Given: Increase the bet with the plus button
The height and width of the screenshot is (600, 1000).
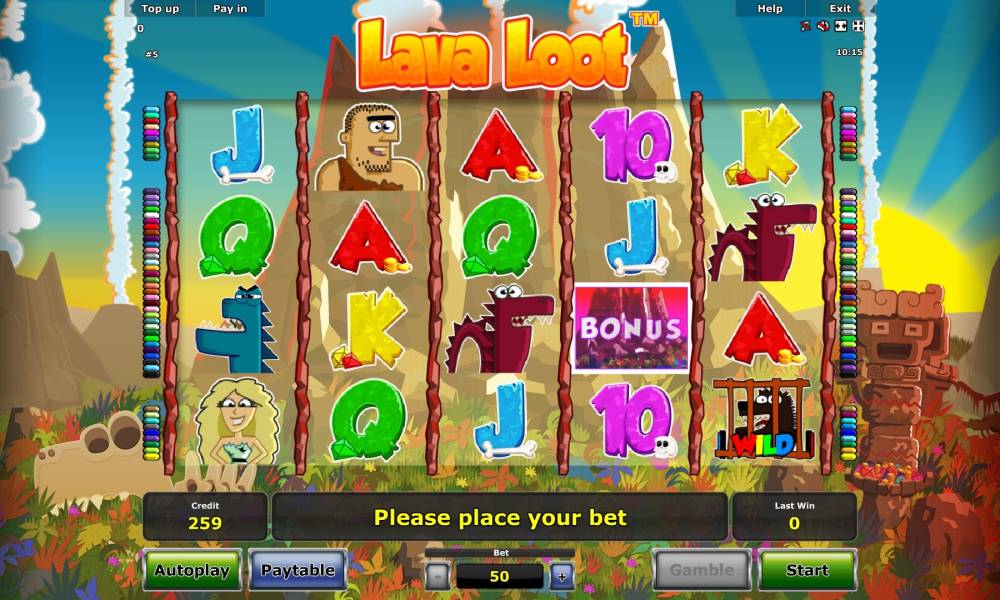Looking at the screenshot, I should [562, 575].
